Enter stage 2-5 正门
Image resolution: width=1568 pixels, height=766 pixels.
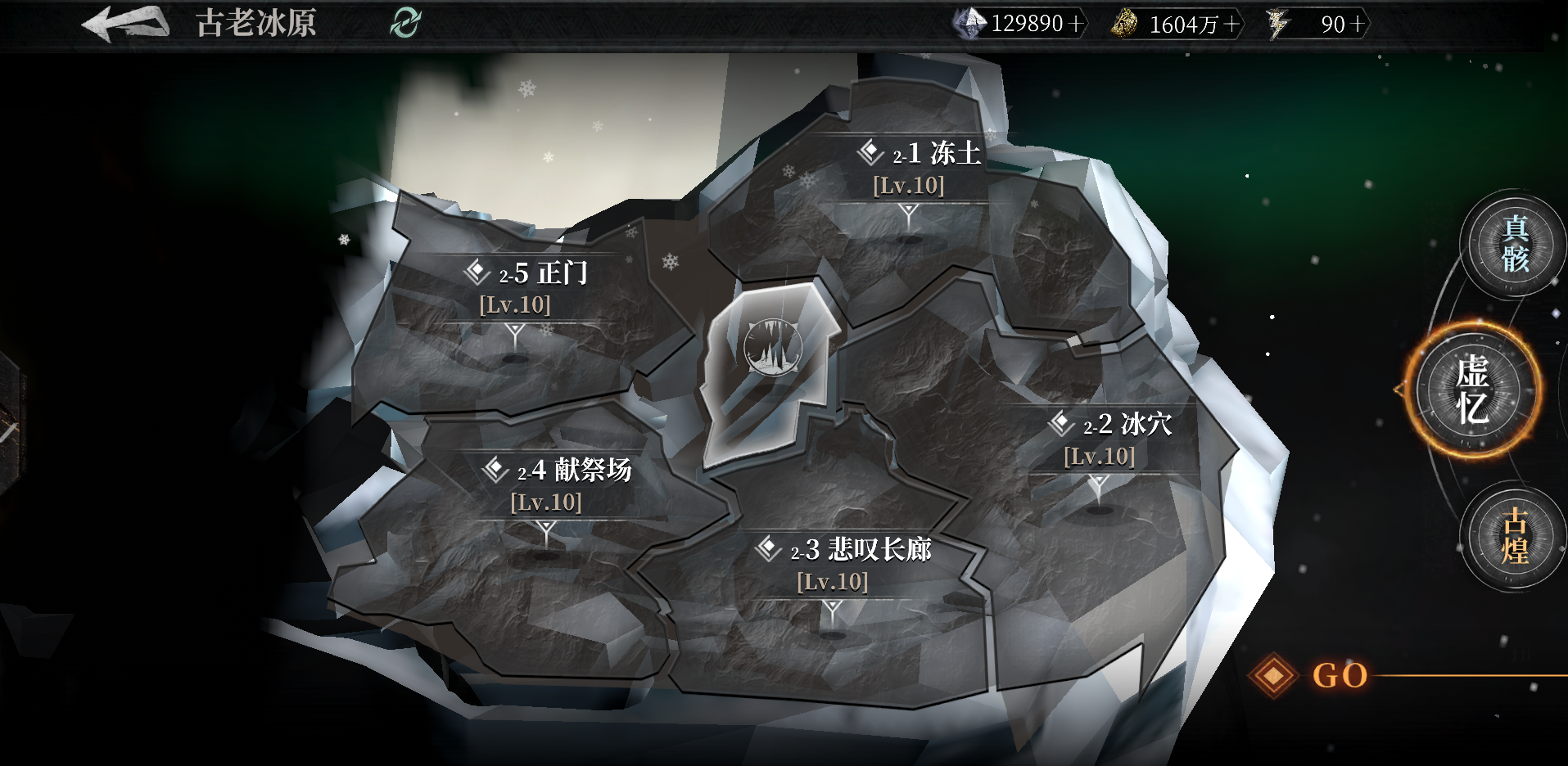(526, 287)
